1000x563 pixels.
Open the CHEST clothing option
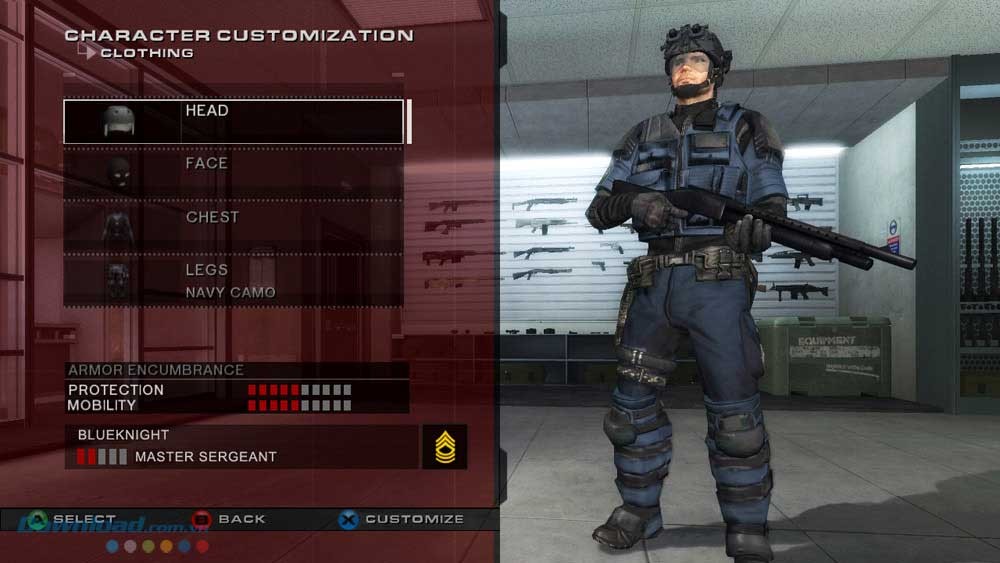tap(234, 227)
